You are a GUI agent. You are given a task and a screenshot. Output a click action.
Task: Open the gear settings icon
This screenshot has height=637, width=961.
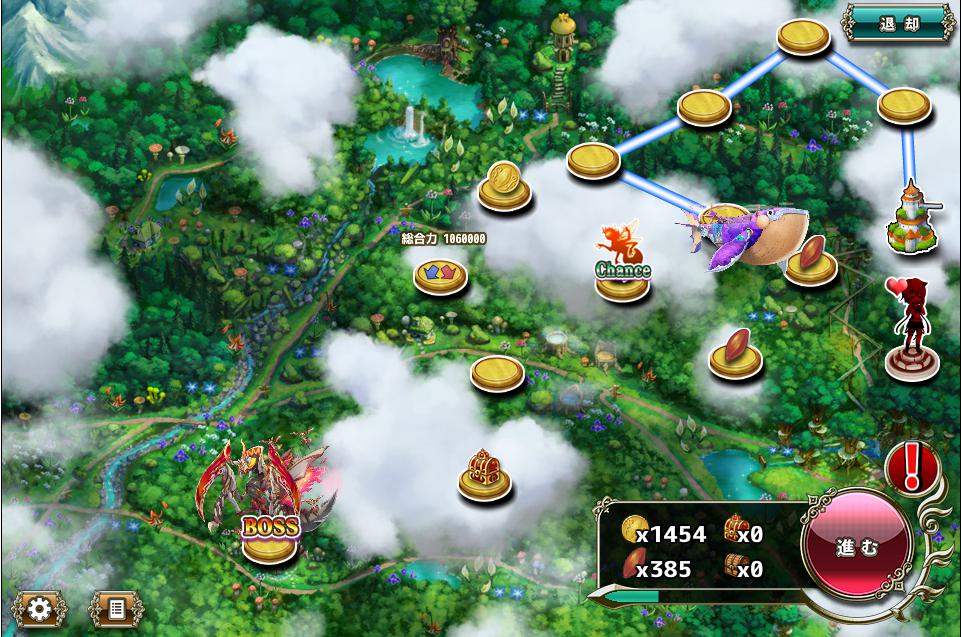[x=39, y=608]
